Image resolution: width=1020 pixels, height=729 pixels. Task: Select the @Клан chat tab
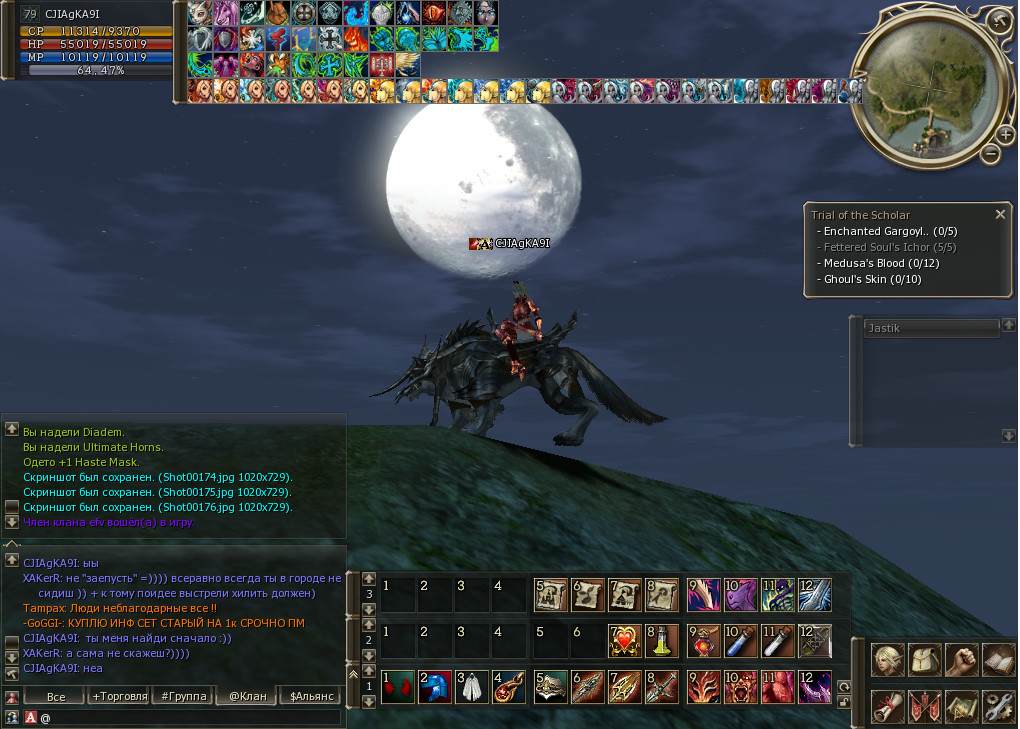[x=247, y=696]
